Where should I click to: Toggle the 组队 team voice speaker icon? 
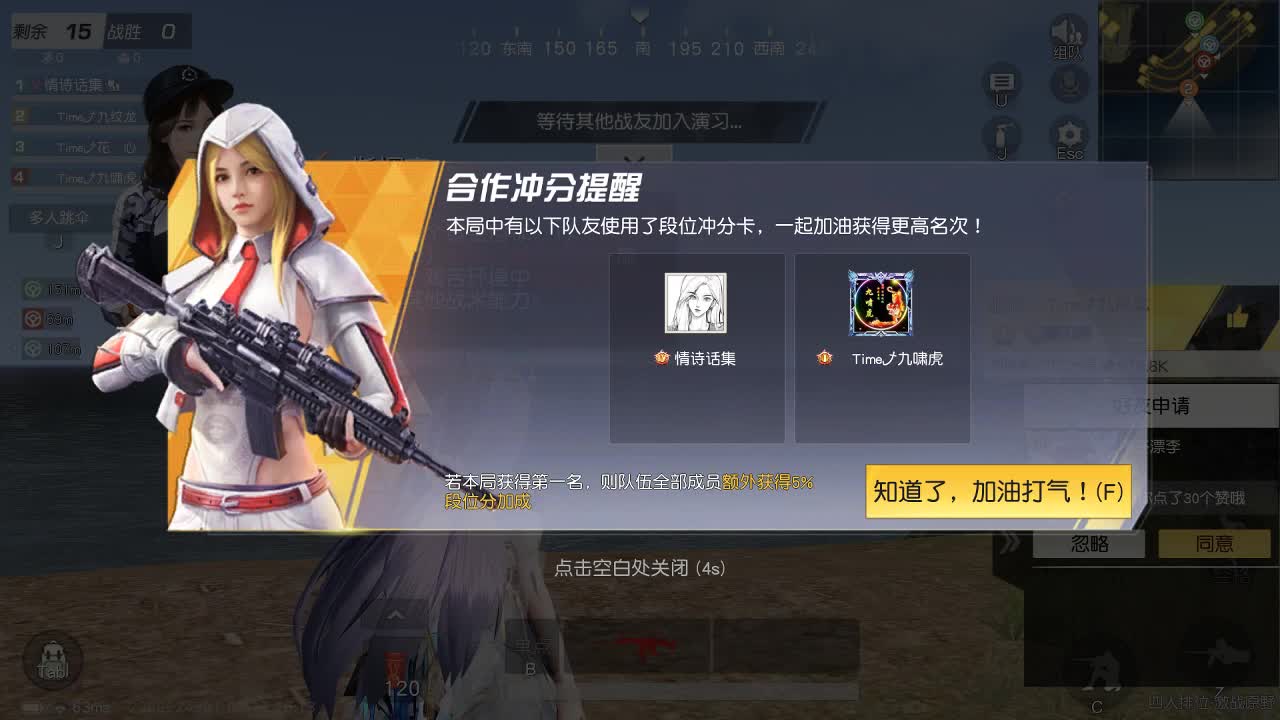(x=1066, y=30)
